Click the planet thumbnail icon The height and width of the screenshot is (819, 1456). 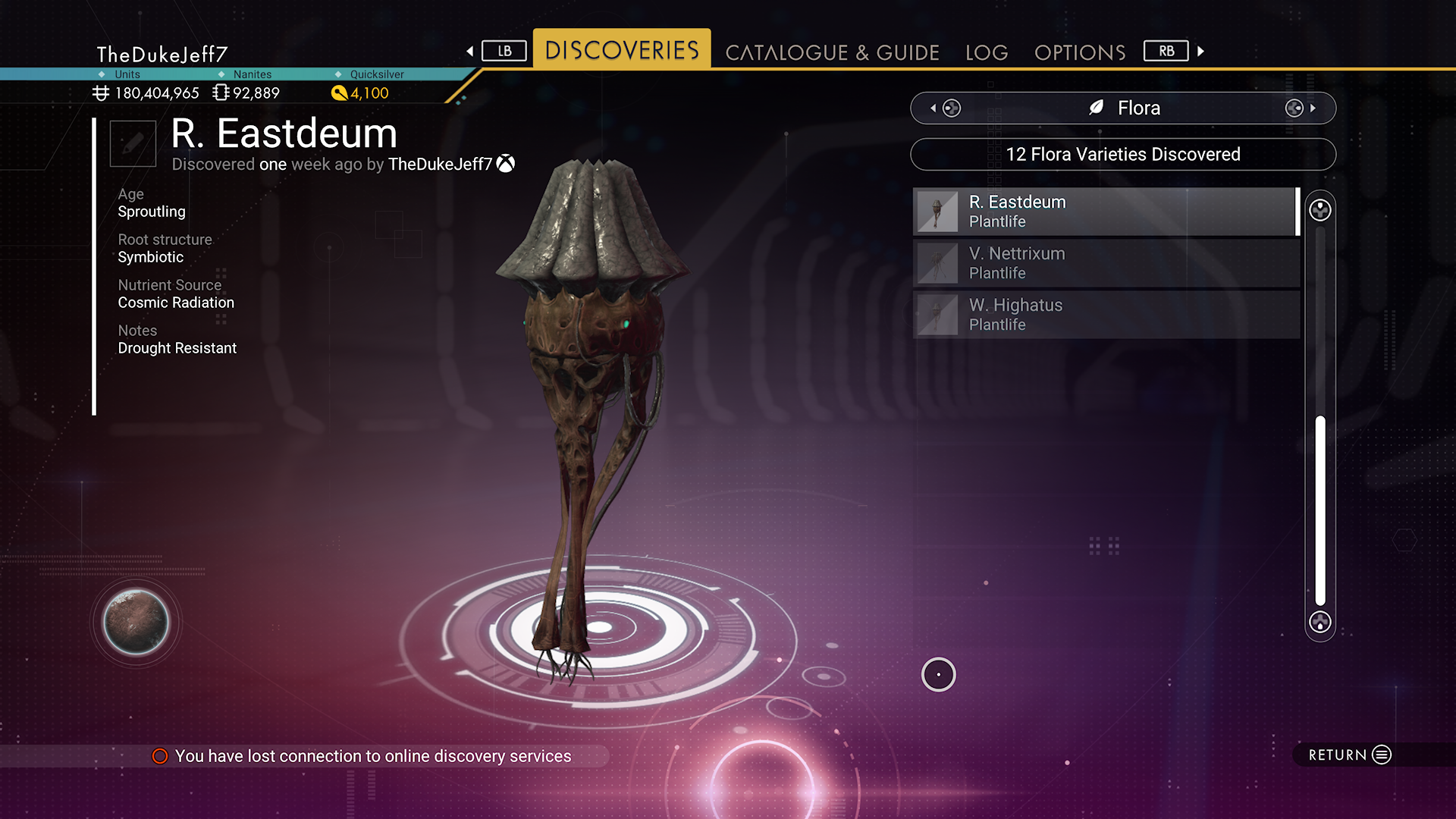click(x=136, y=622)
